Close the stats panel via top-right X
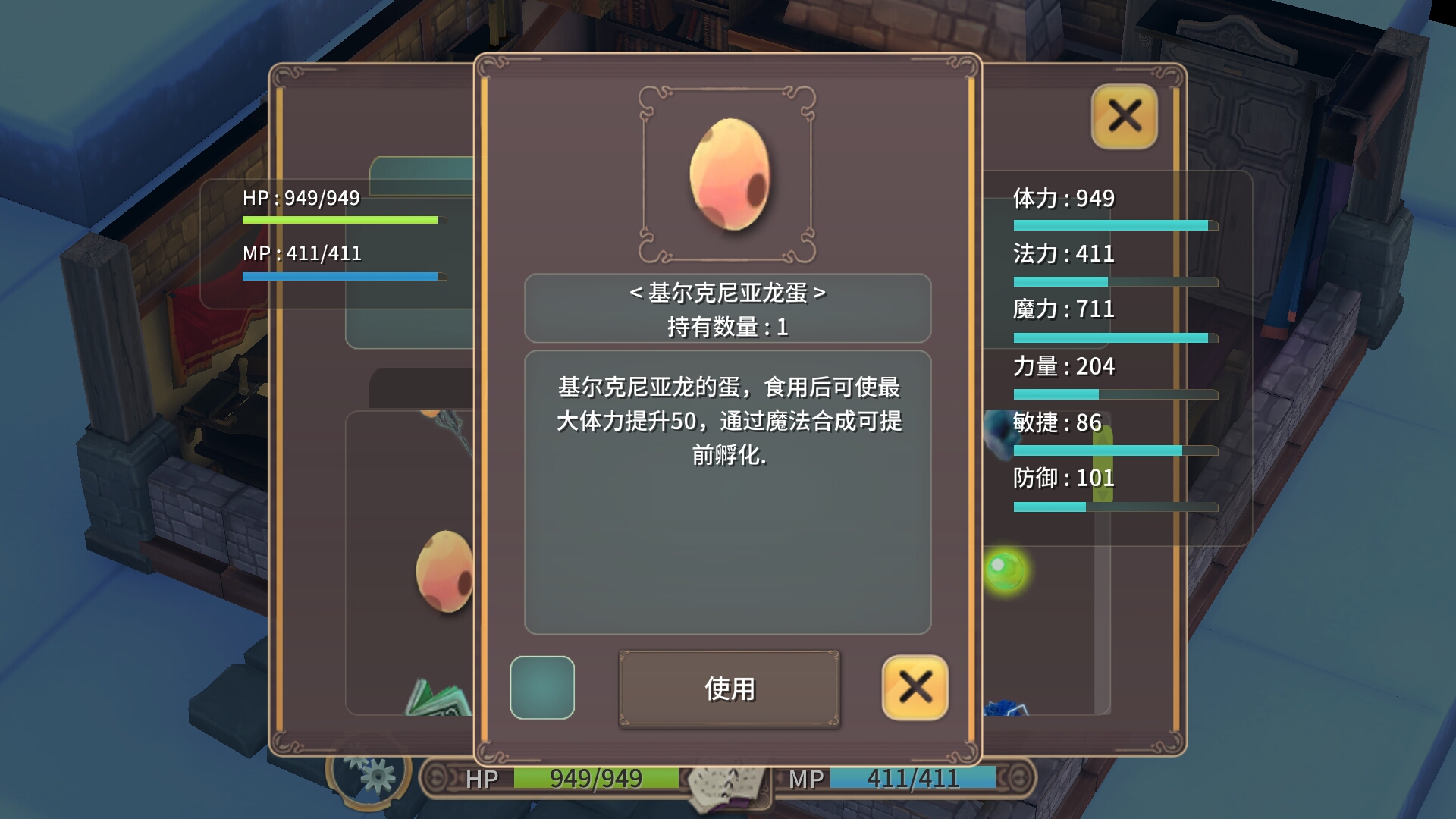Viewport: 1456px width, 819px height. pyautogui.click(x=1123, y=118)
